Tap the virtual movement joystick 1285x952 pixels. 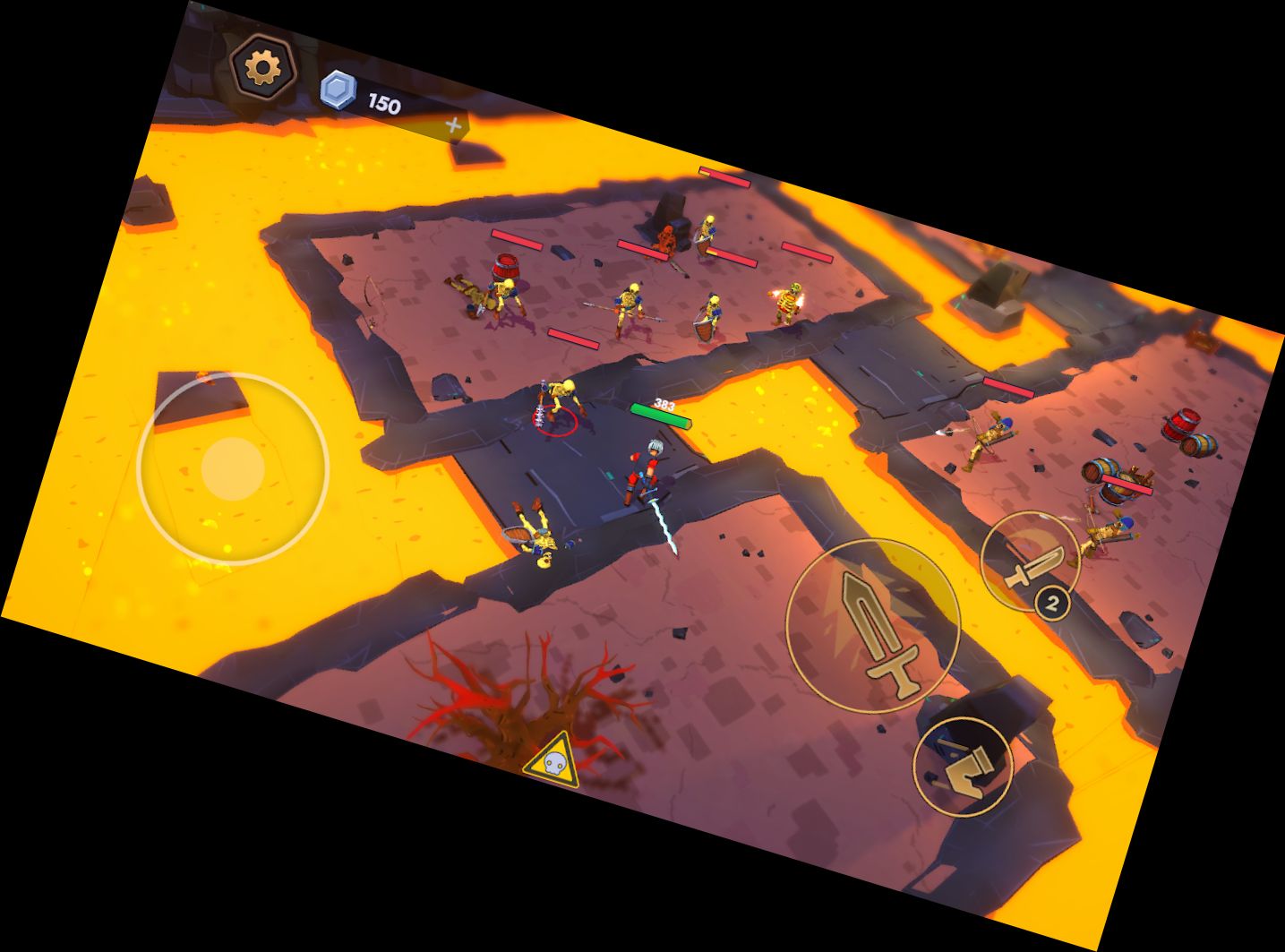point(233,468)
